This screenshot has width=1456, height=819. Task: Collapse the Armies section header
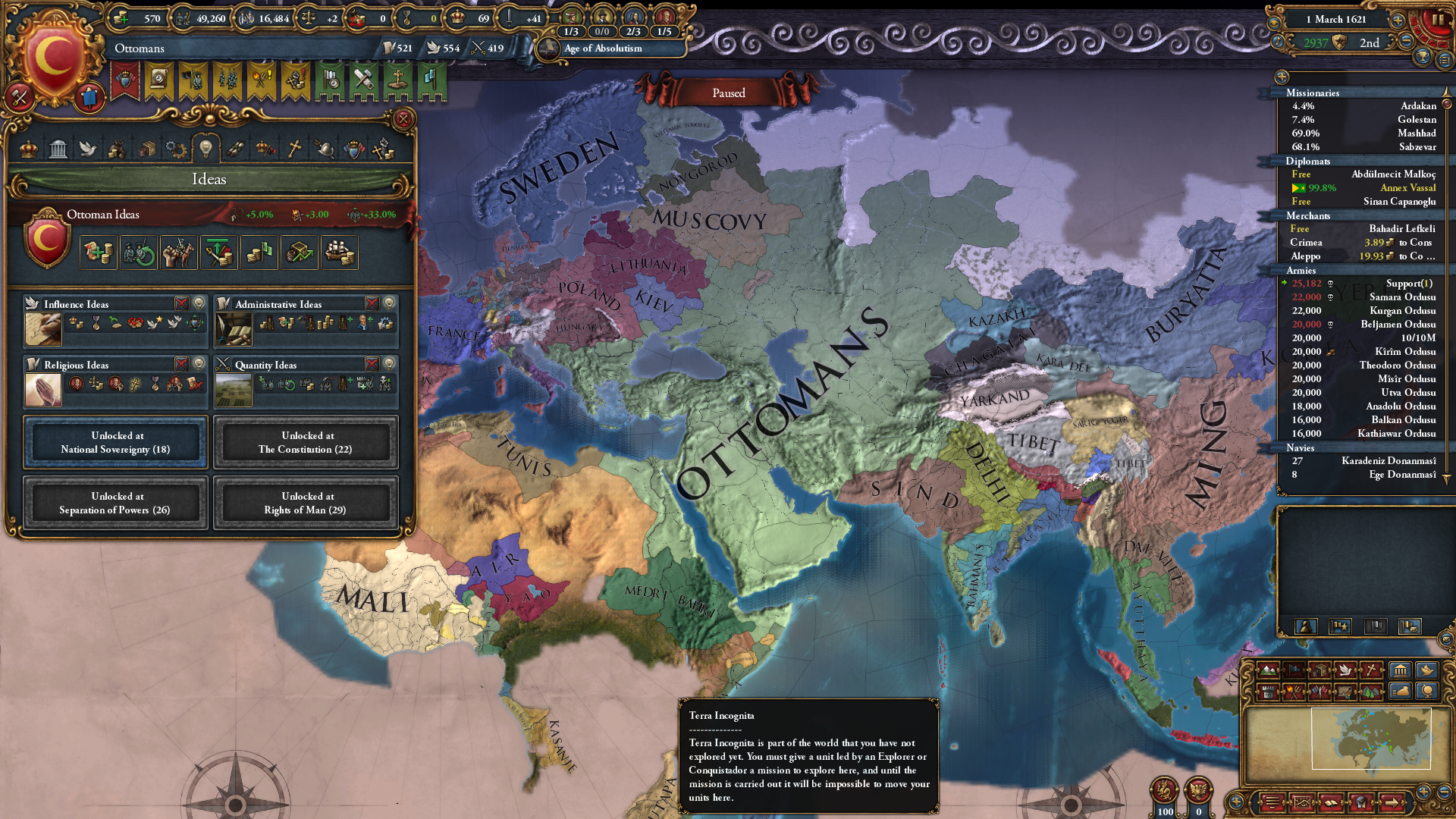tap(1302, 271)
